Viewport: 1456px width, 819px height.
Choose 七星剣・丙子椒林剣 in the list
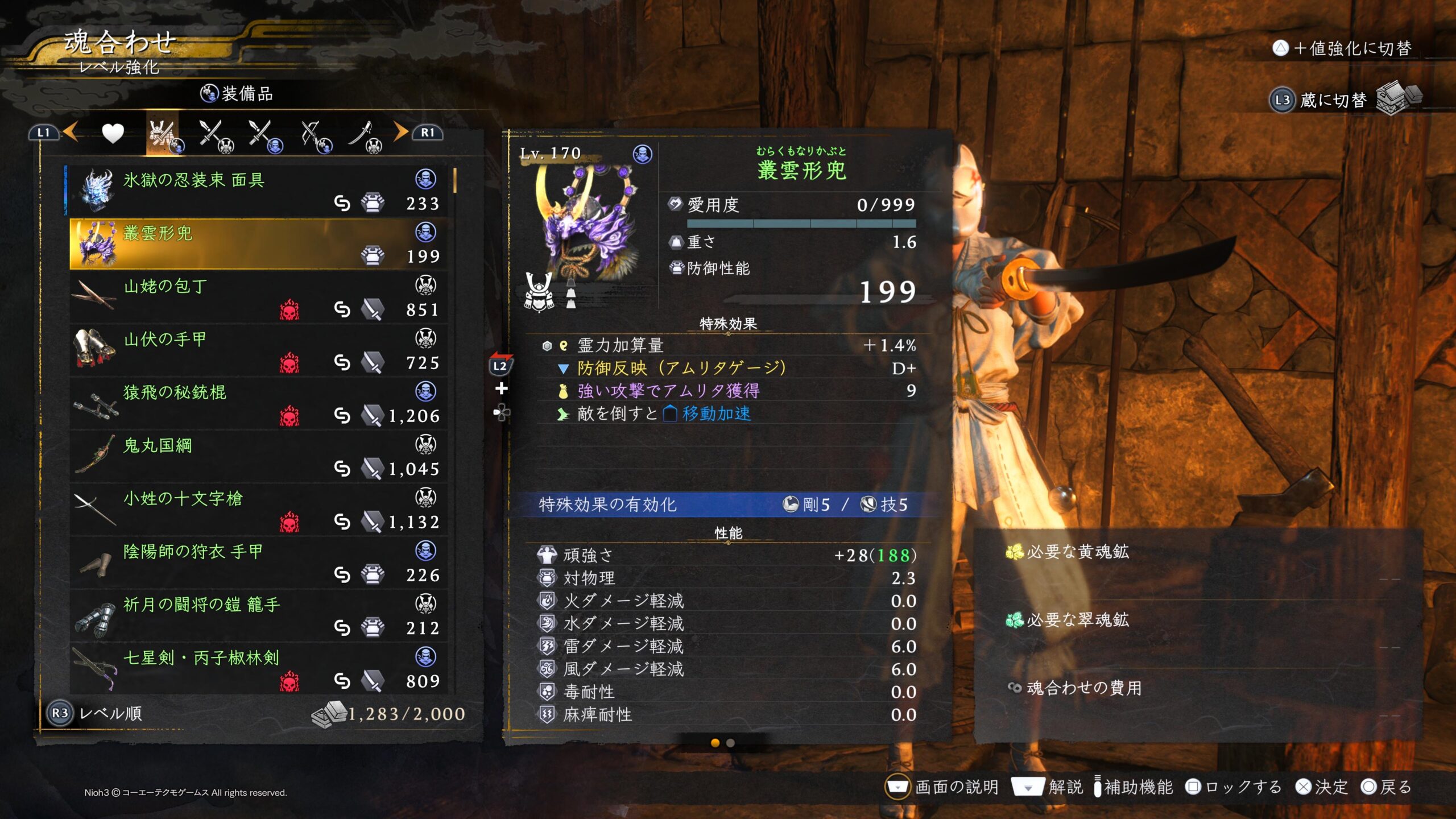[257, 668]
